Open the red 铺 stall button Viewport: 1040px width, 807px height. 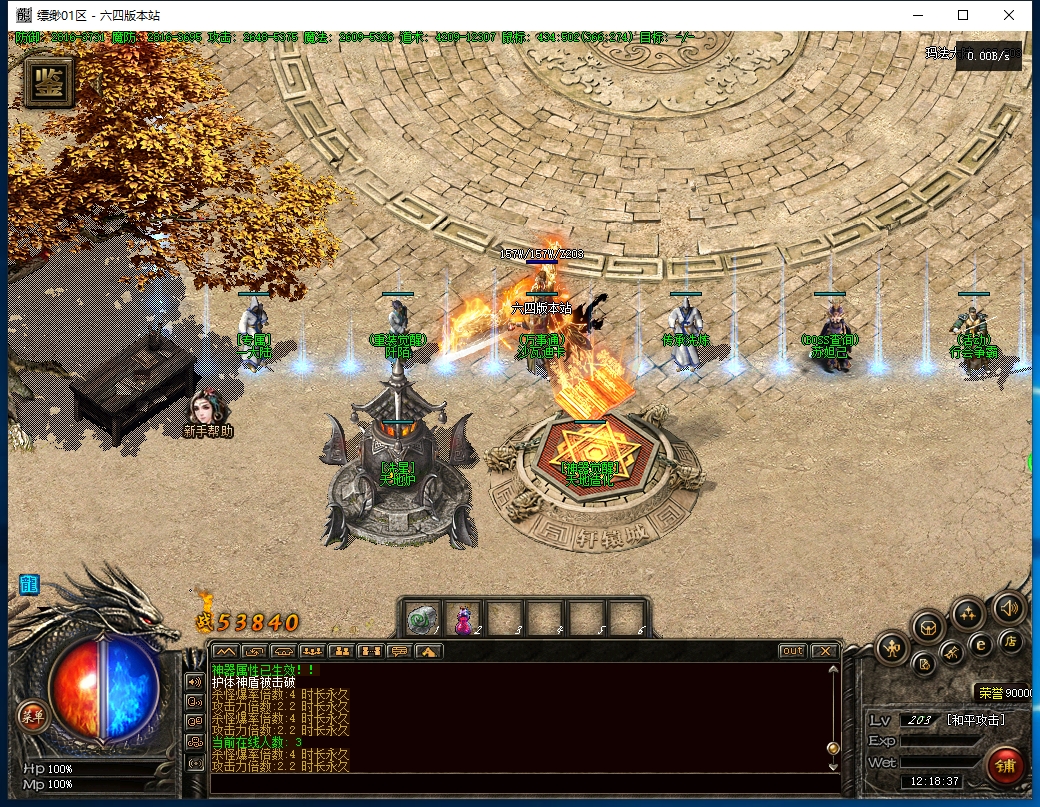click(x=1006, y=767)
